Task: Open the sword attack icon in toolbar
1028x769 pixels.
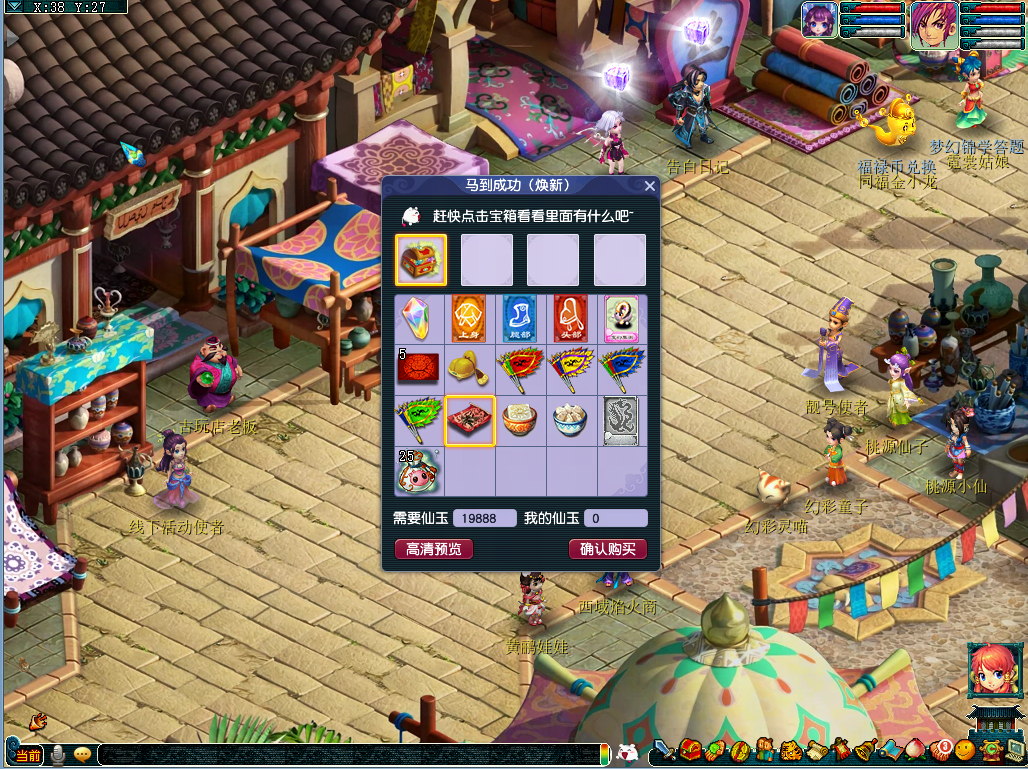Action: (x=665, y=750)
